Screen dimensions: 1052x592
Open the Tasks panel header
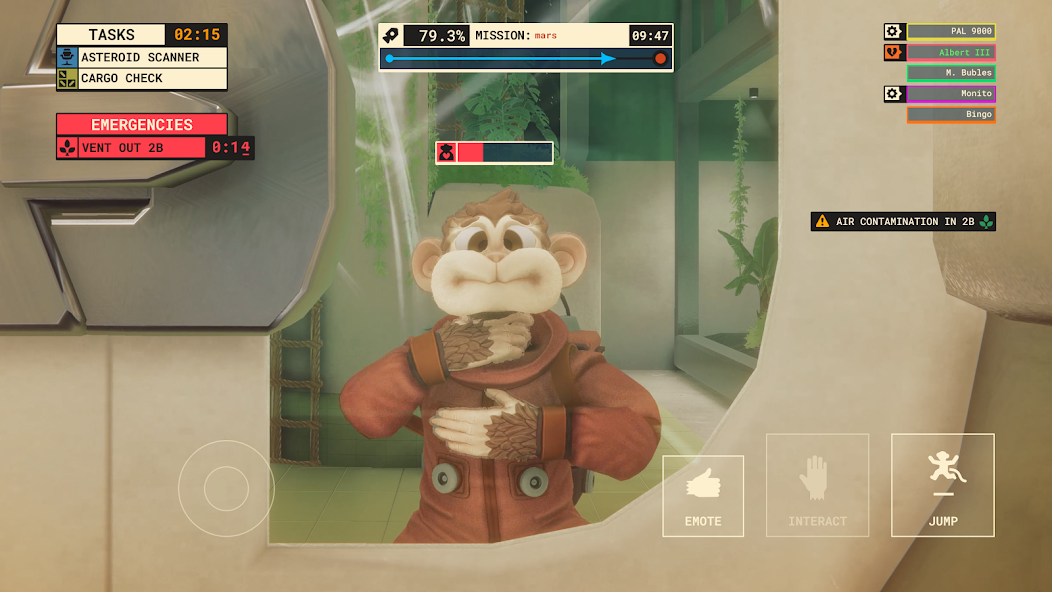pos(111,35)
